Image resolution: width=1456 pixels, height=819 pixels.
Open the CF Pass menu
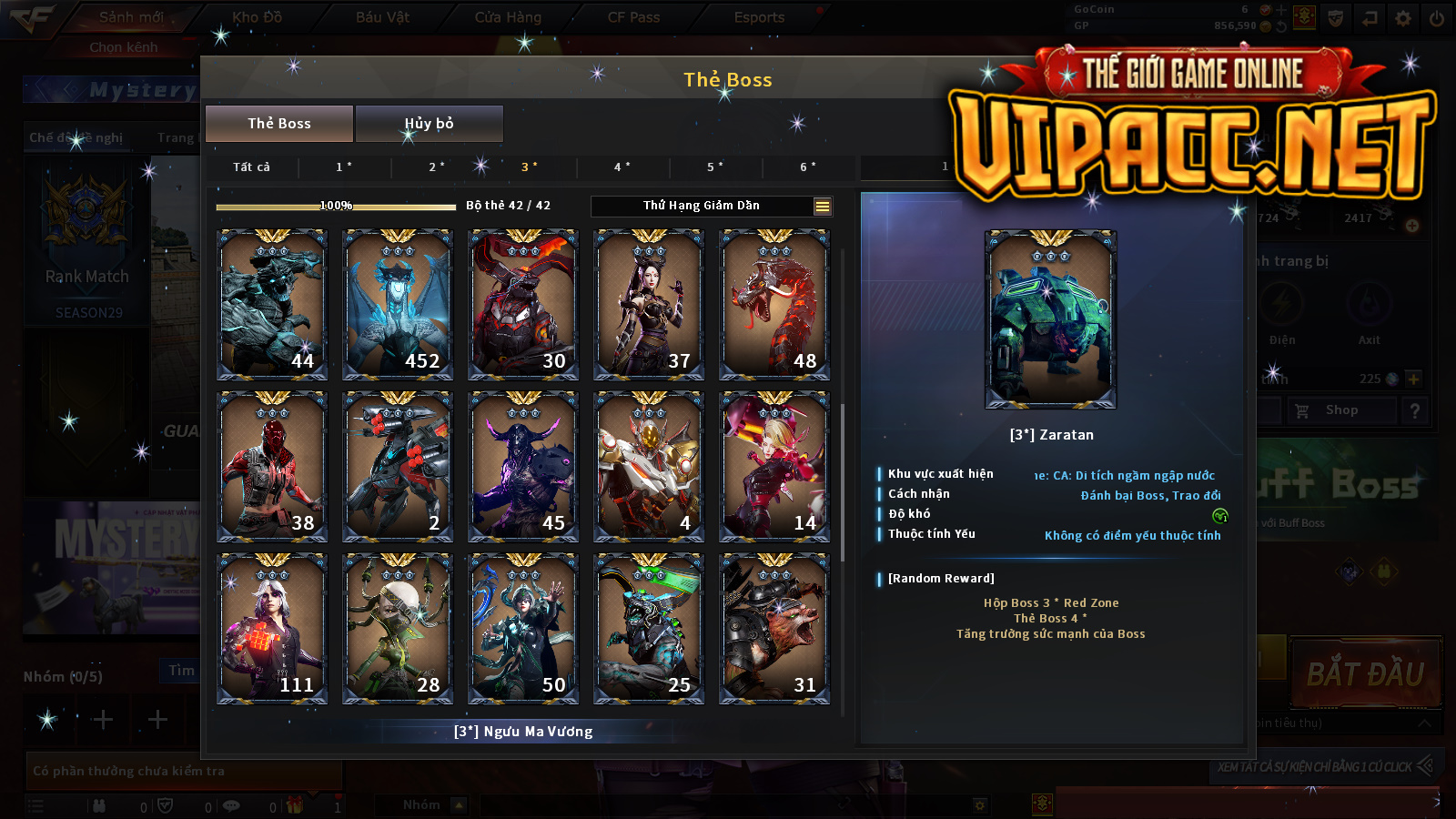[x=633, y=17]
